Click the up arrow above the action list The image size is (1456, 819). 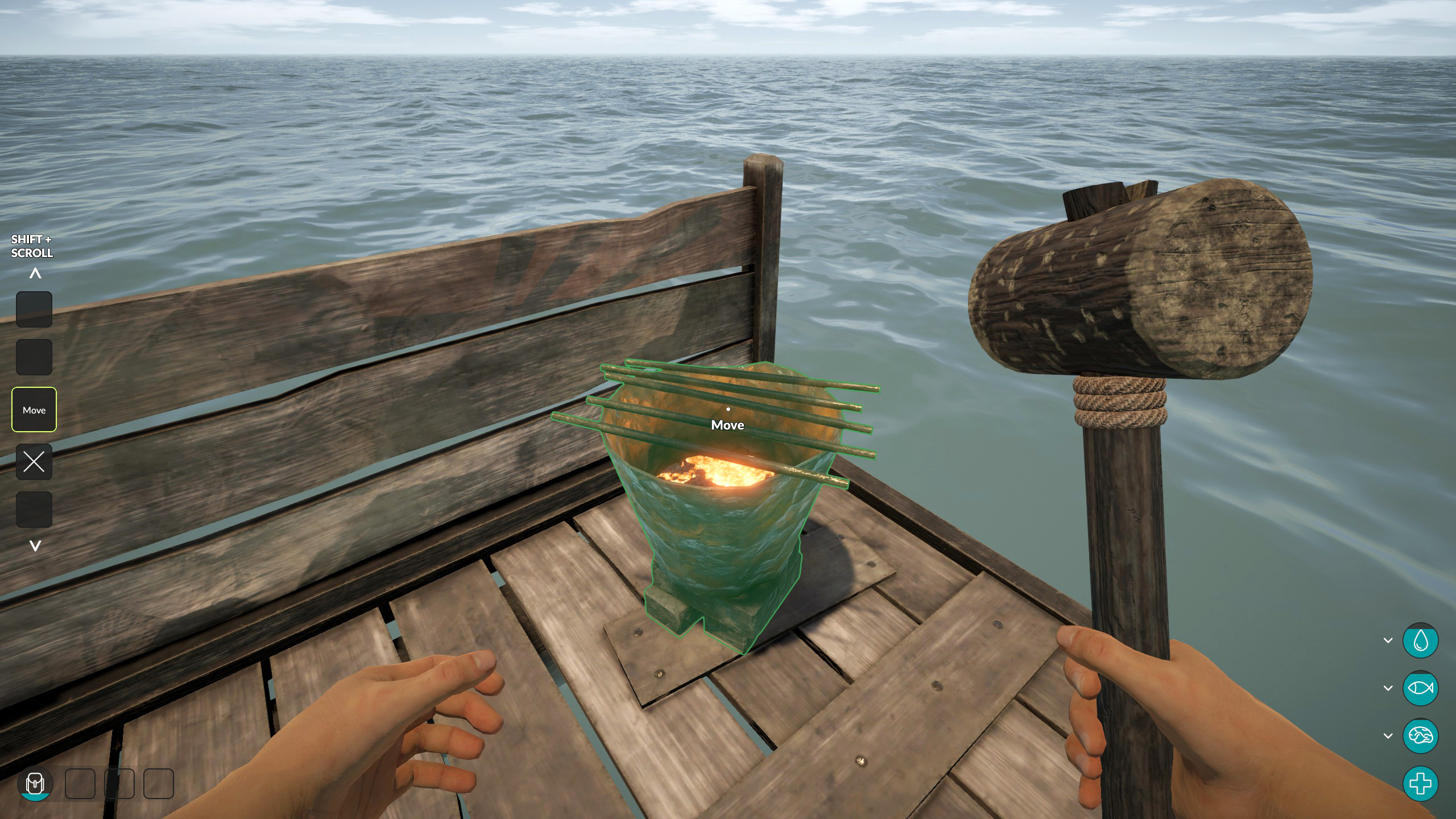pos(35,274)
